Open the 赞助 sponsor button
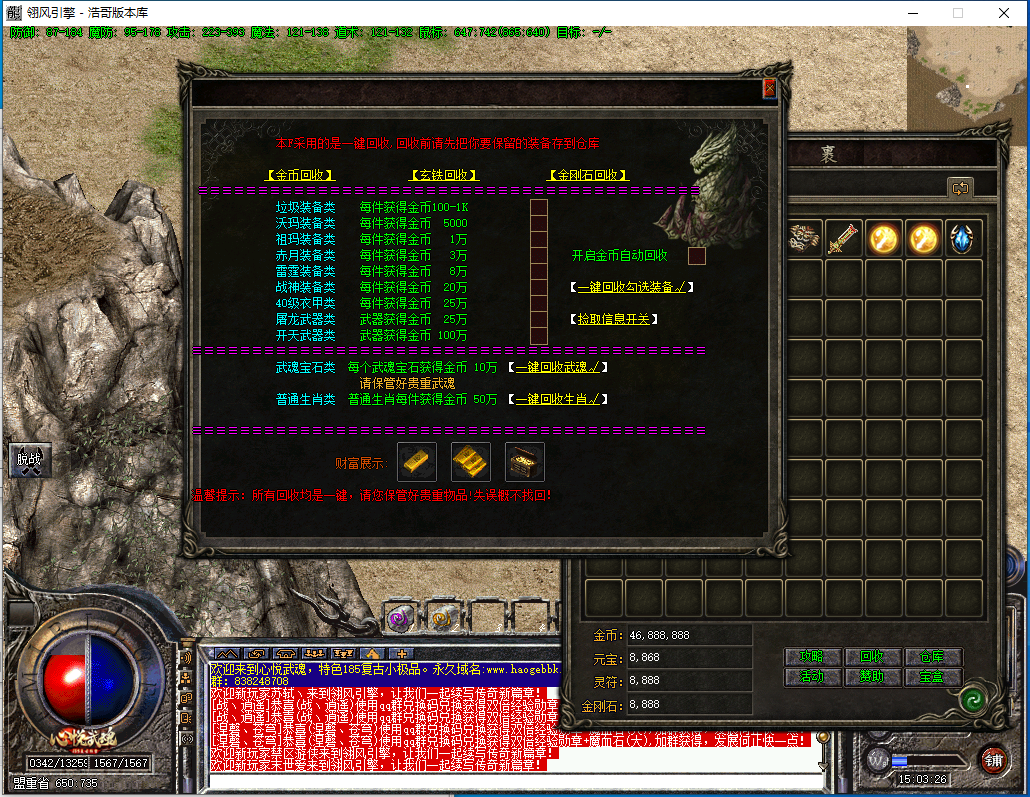 point(871,677)
